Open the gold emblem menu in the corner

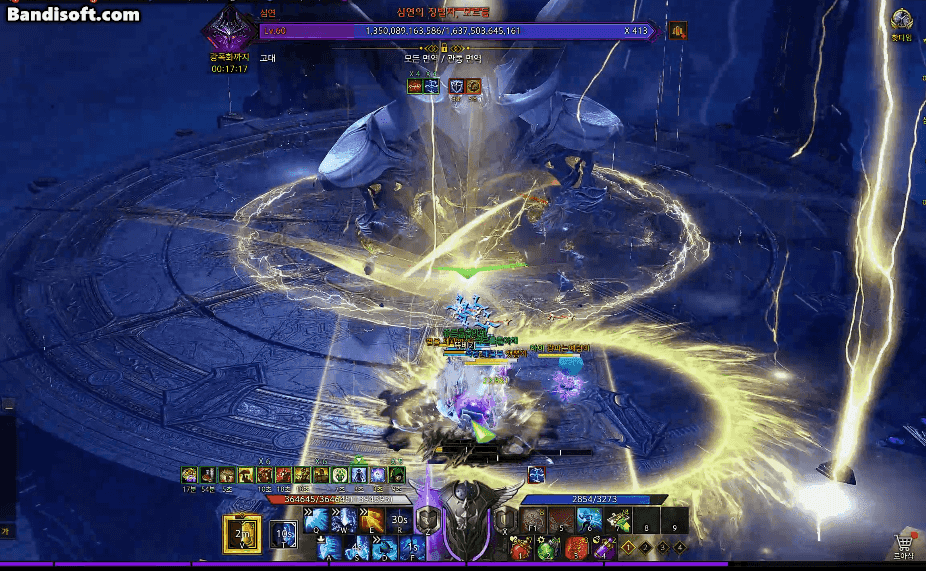click(x=901, y=21)
